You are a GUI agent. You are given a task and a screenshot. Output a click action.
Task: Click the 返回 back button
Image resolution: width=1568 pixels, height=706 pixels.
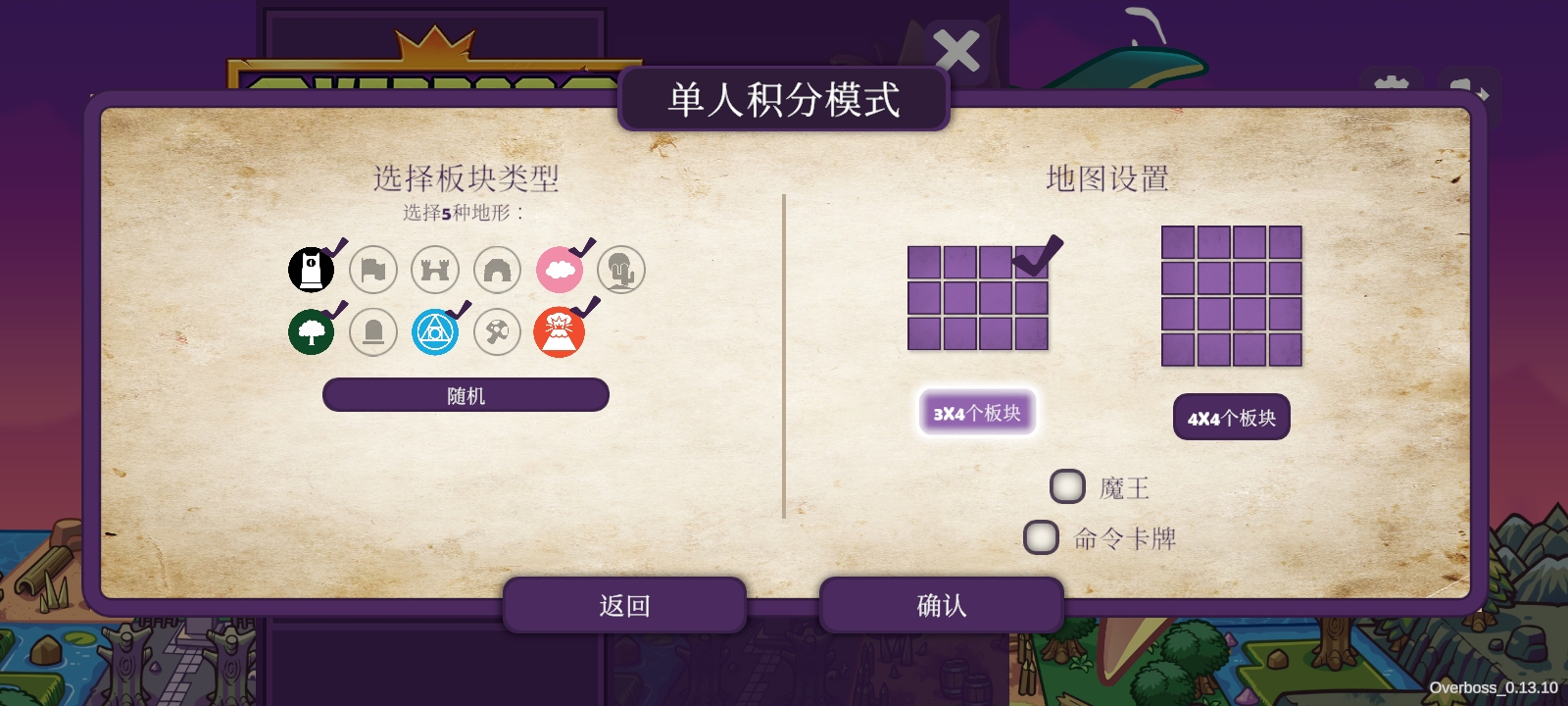(624, 605)
